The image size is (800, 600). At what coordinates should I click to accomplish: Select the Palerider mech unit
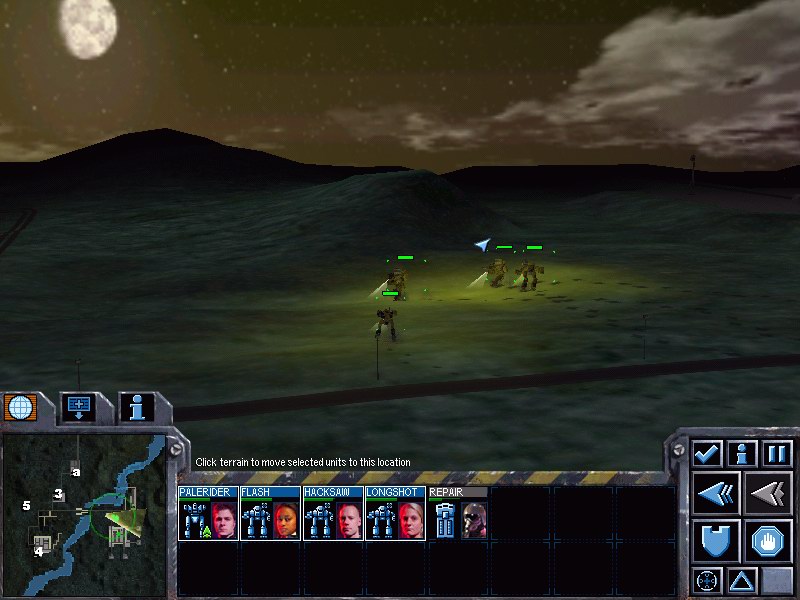[x=208, y=514]
